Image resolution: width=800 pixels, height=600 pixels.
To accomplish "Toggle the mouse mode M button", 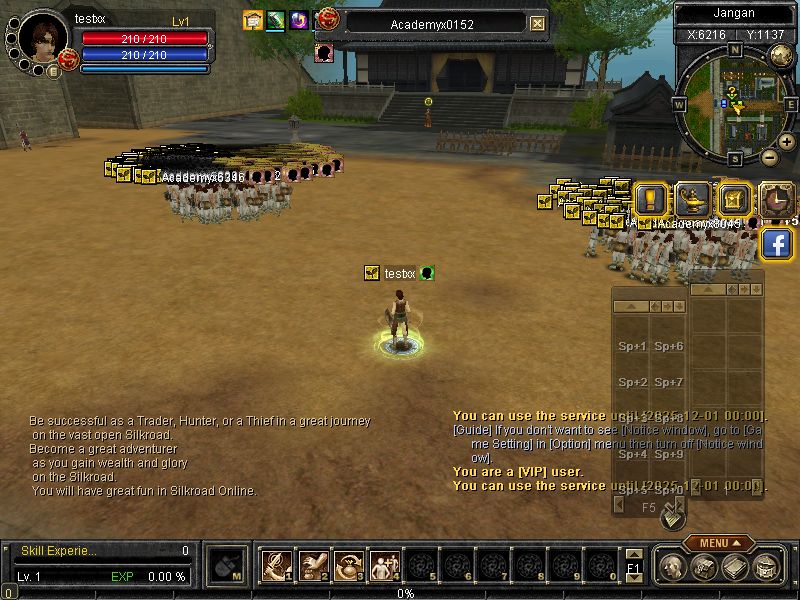I will pos(228,566).
